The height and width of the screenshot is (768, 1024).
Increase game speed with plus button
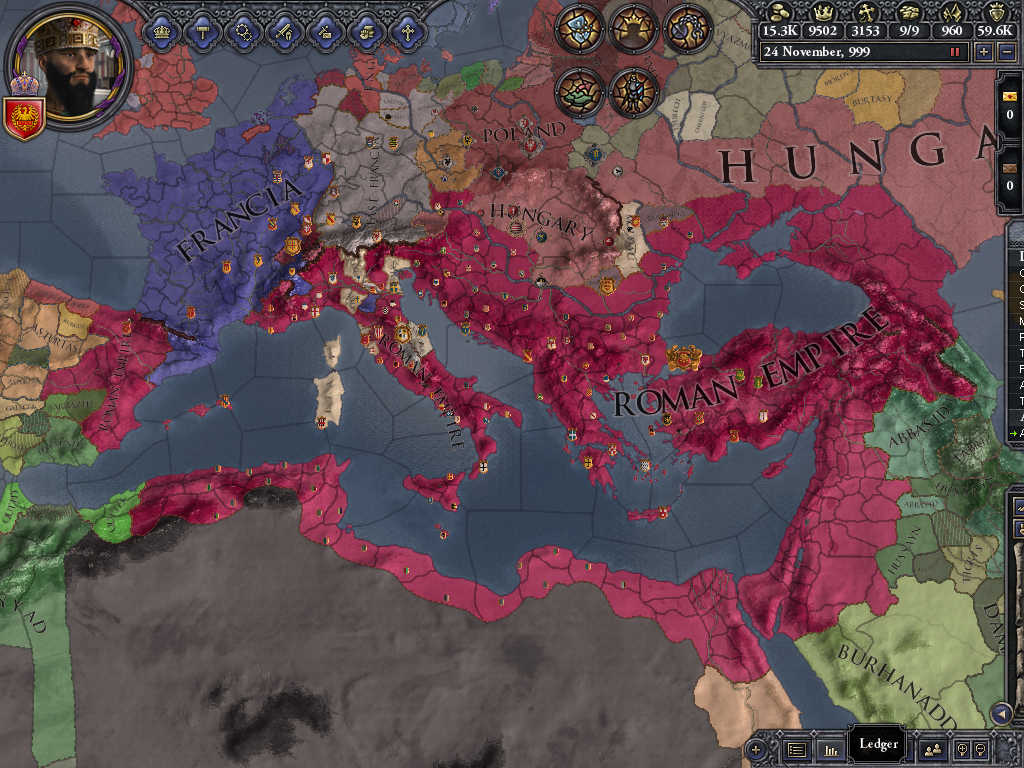click(984, 51)
